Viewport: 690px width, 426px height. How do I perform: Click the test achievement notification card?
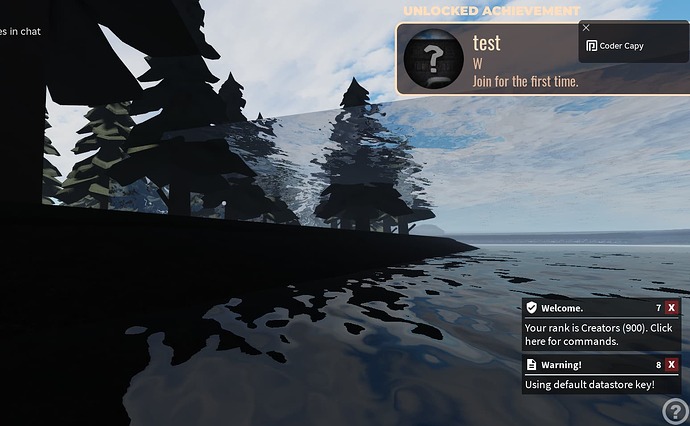click(x=486, y=60)
